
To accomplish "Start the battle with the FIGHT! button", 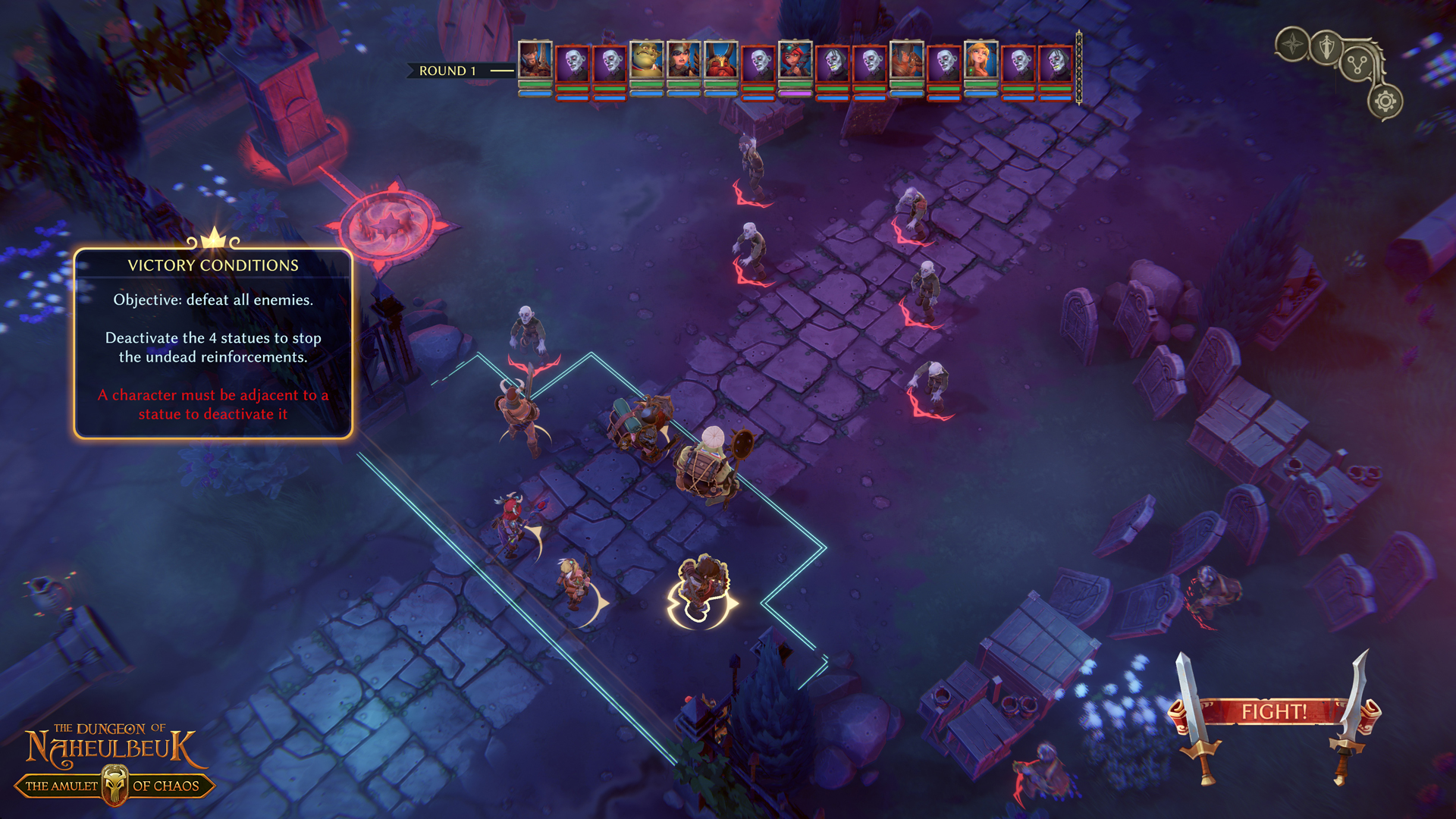I will (x=1274, y=712).
